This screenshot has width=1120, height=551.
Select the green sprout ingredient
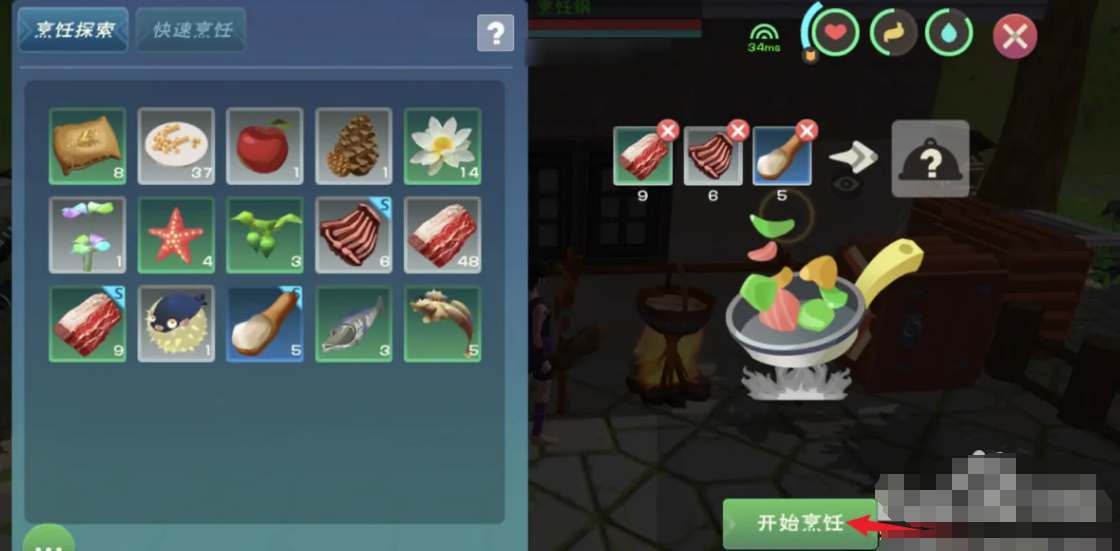click(x=265, y=235)
